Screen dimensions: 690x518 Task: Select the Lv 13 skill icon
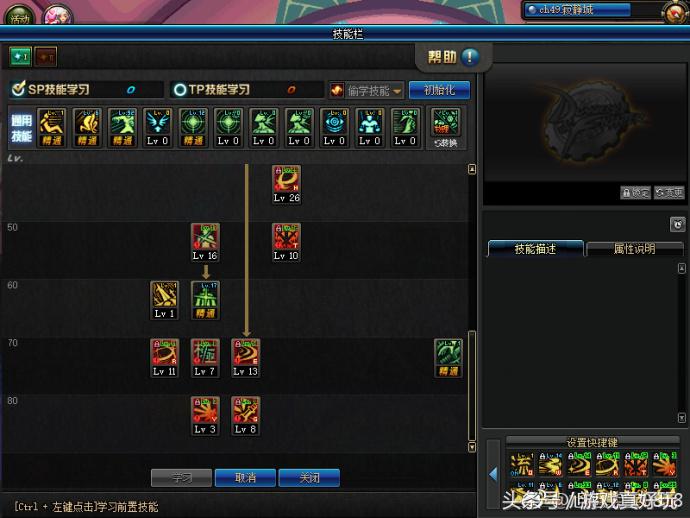tap(246, 352)
